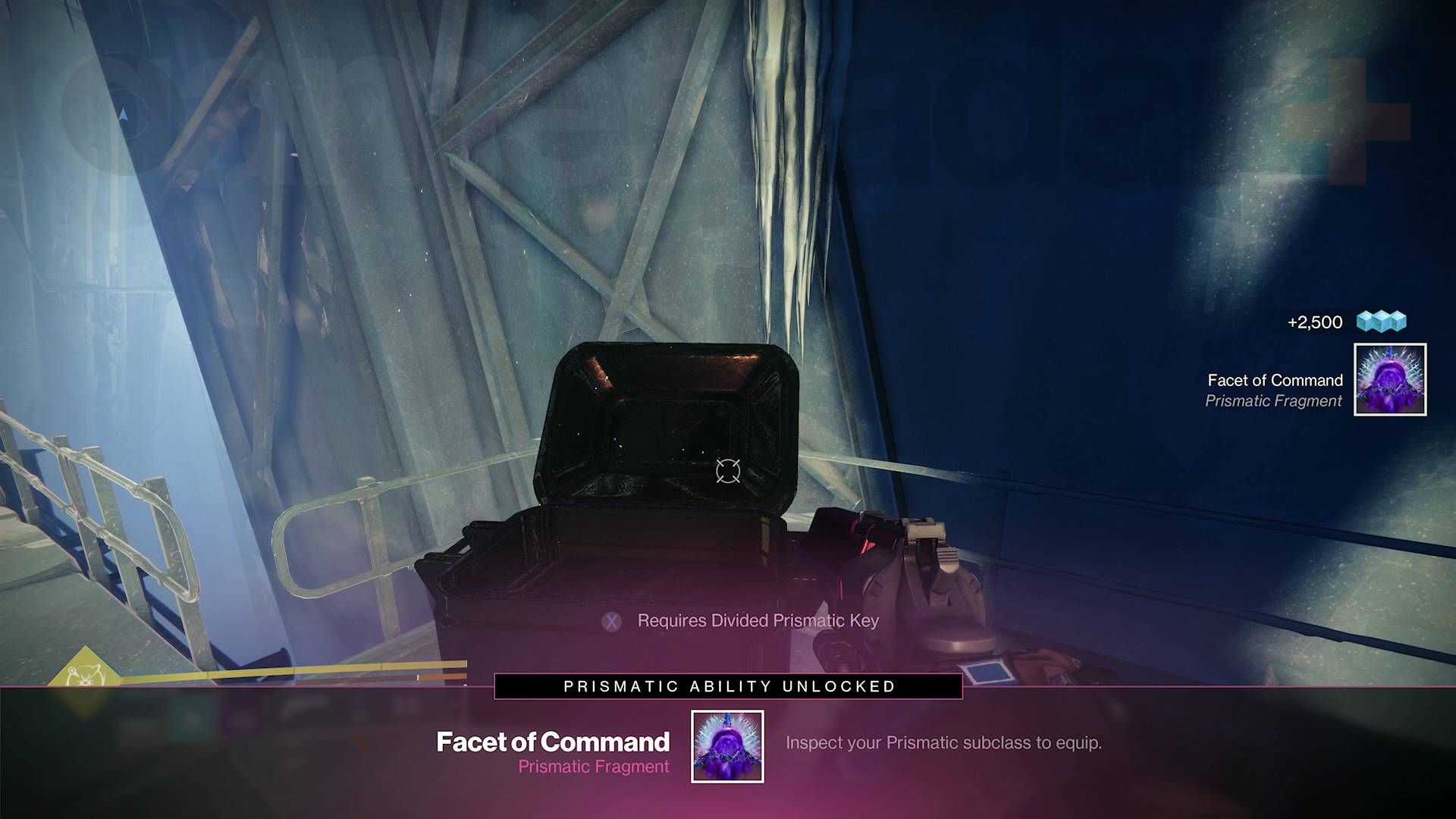The width and height of the screenshot is (1456, 819).
Task: Toggle the X interaction prompt button
Action: click(611, 621)
